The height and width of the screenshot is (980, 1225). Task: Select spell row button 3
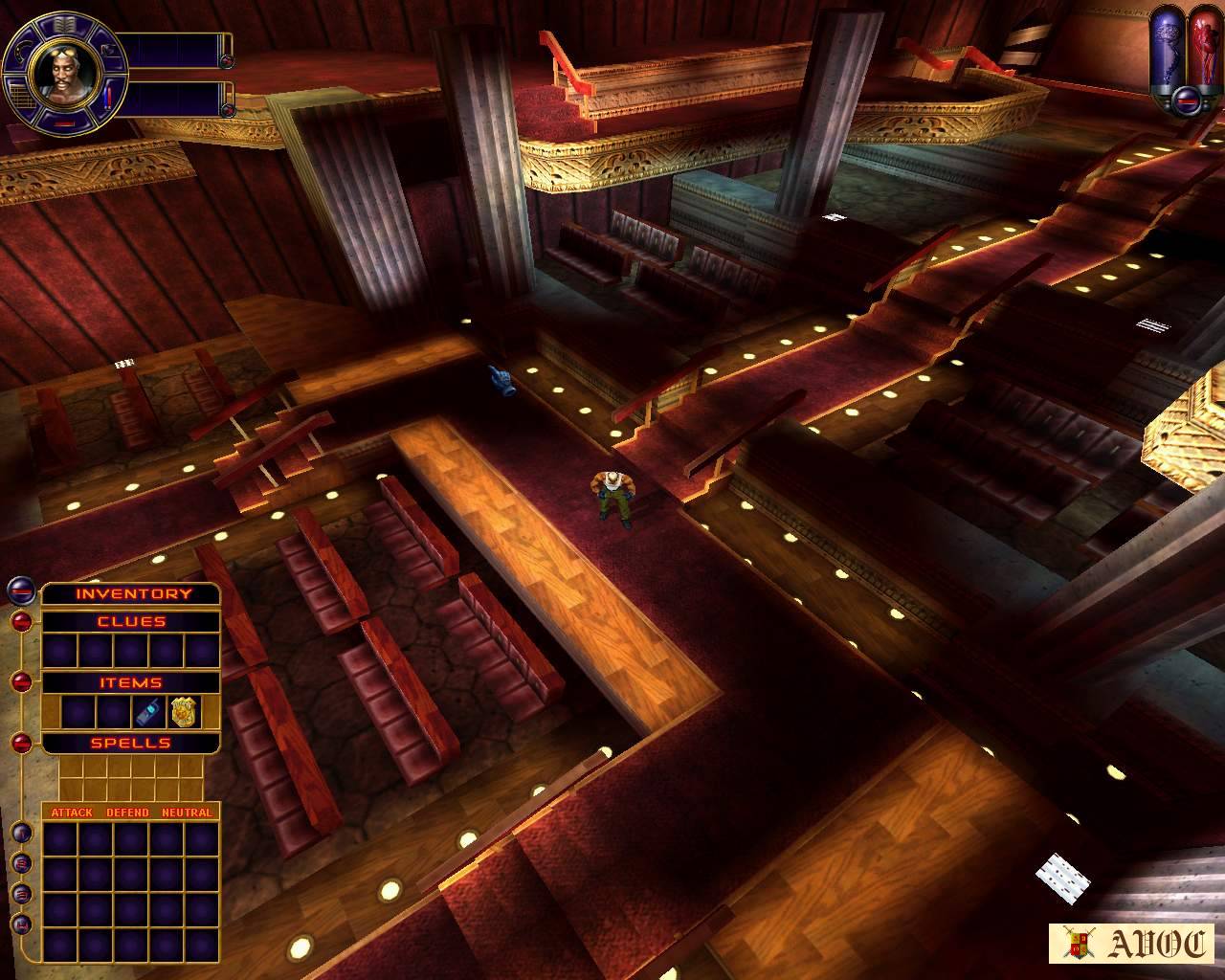pos(20,894)
